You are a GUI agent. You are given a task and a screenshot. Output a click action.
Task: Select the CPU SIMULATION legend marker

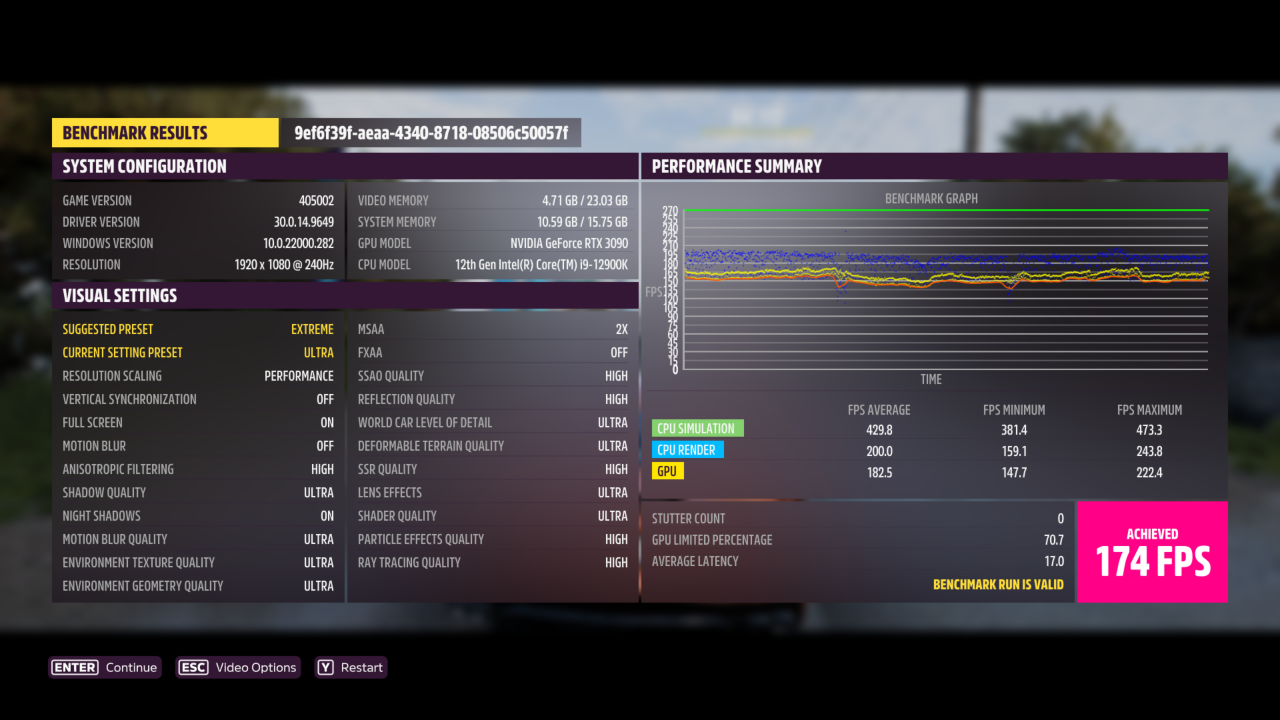point(697,428)
